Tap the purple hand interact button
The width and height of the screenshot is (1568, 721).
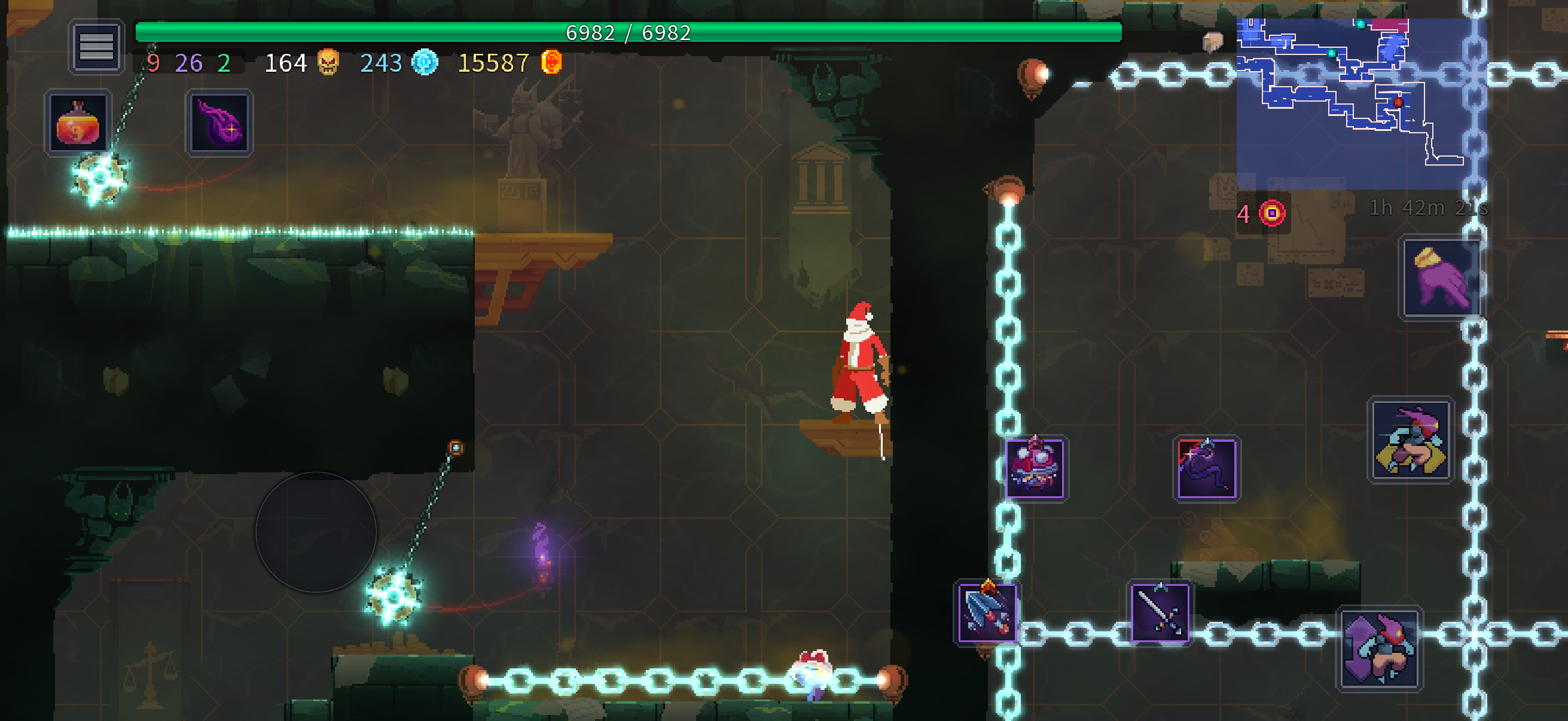tap(1441, 277)
